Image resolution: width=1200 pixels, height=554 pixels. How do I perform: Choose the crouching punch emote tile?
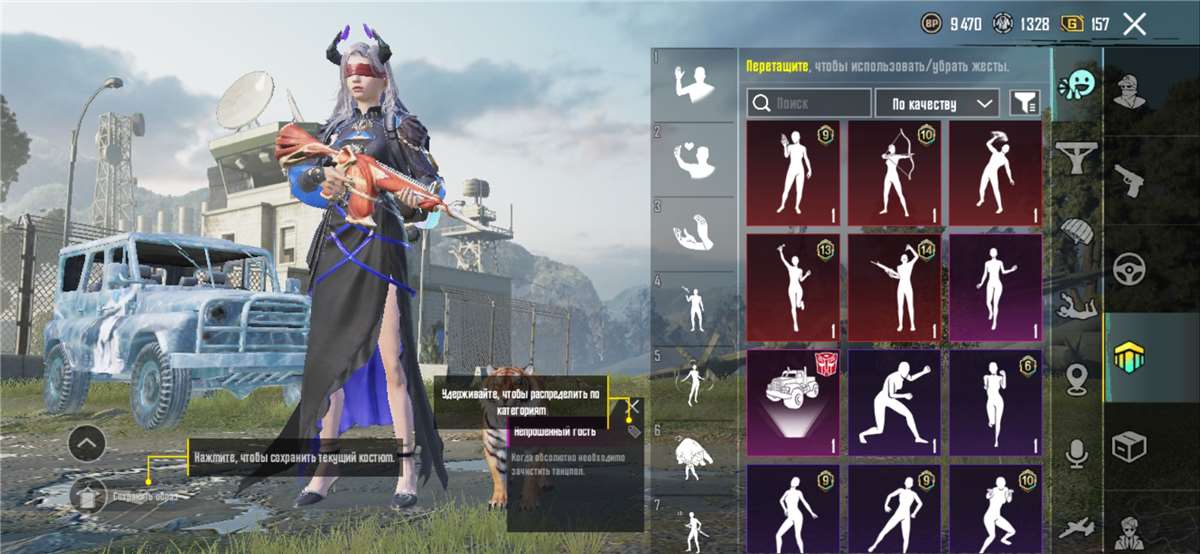point(895,401)
